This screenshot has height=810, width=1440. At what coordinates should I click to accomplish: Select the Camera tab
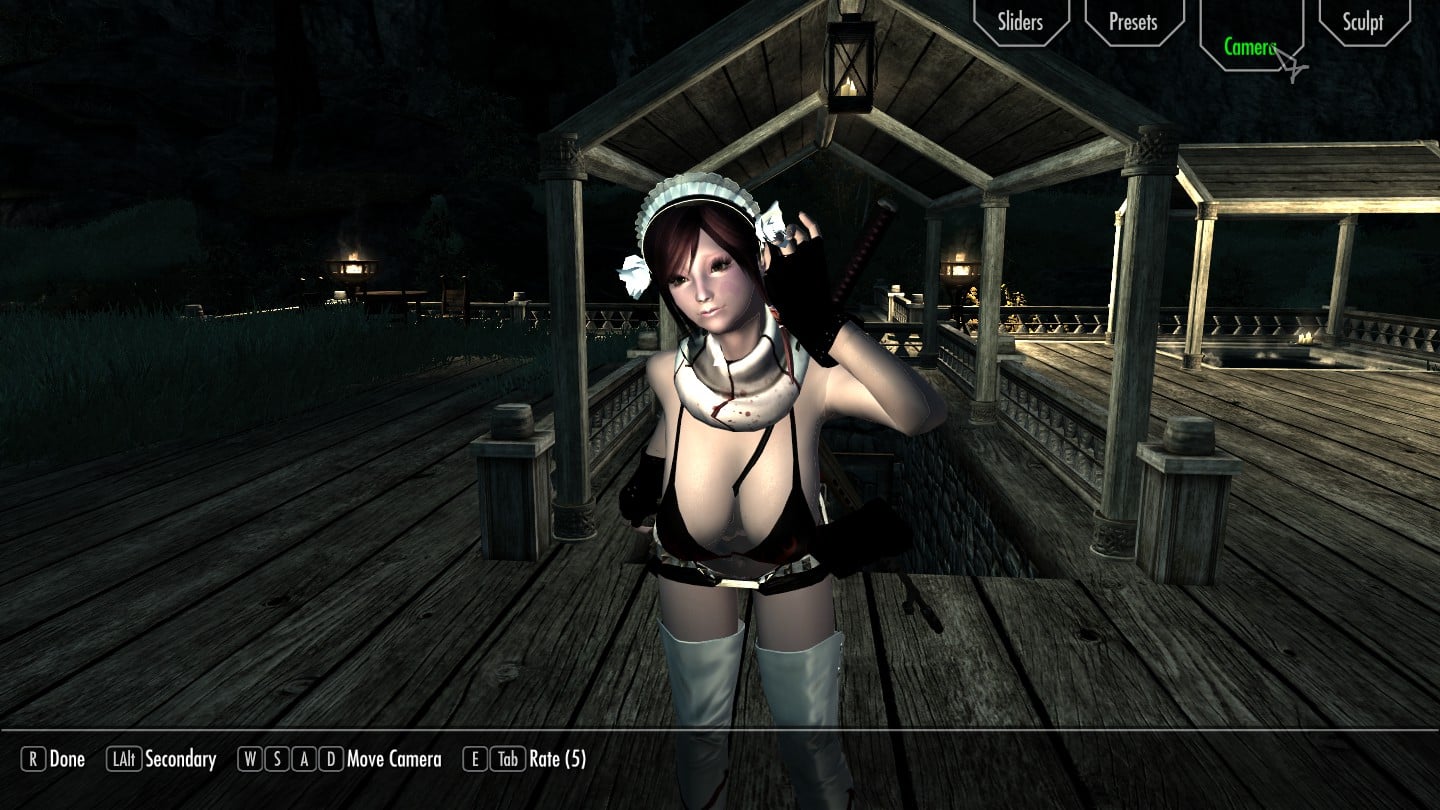tap(1250, 46)
